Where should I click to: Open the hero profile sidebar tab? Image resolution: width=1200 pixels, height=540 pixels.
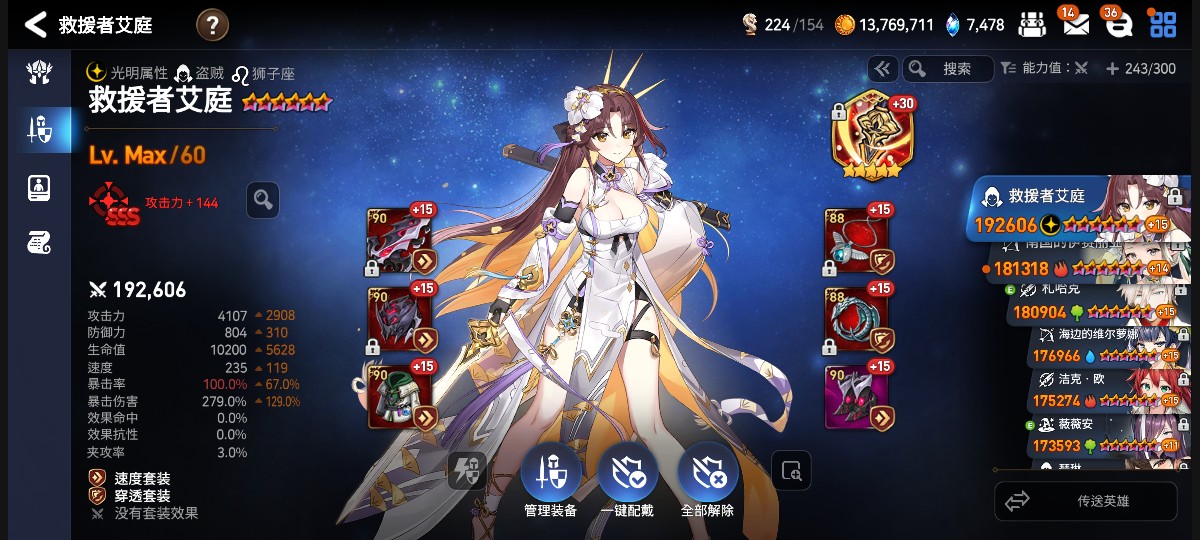point(40,187)
